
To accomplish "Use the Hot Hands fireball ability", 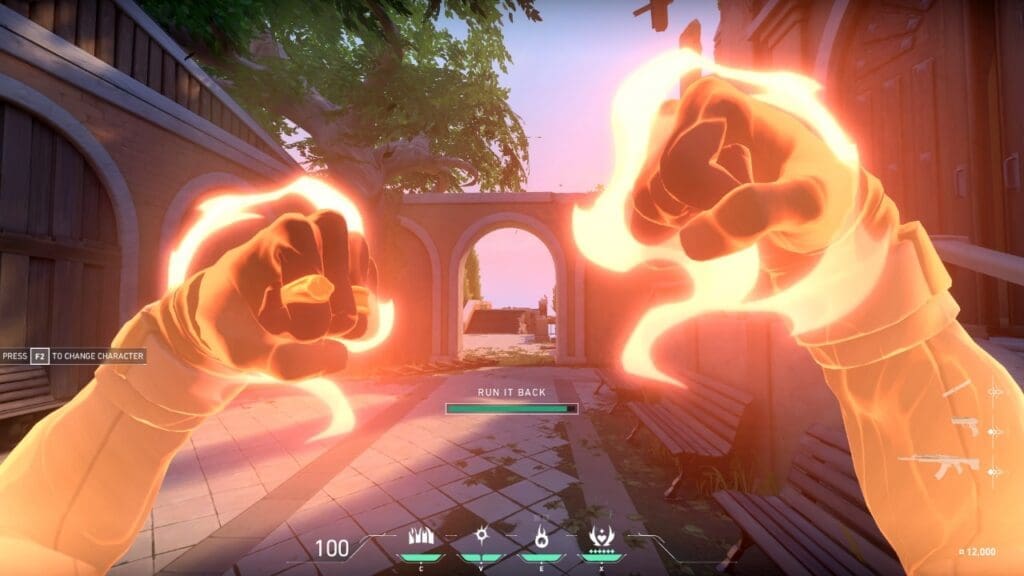I will coord(541,536).
